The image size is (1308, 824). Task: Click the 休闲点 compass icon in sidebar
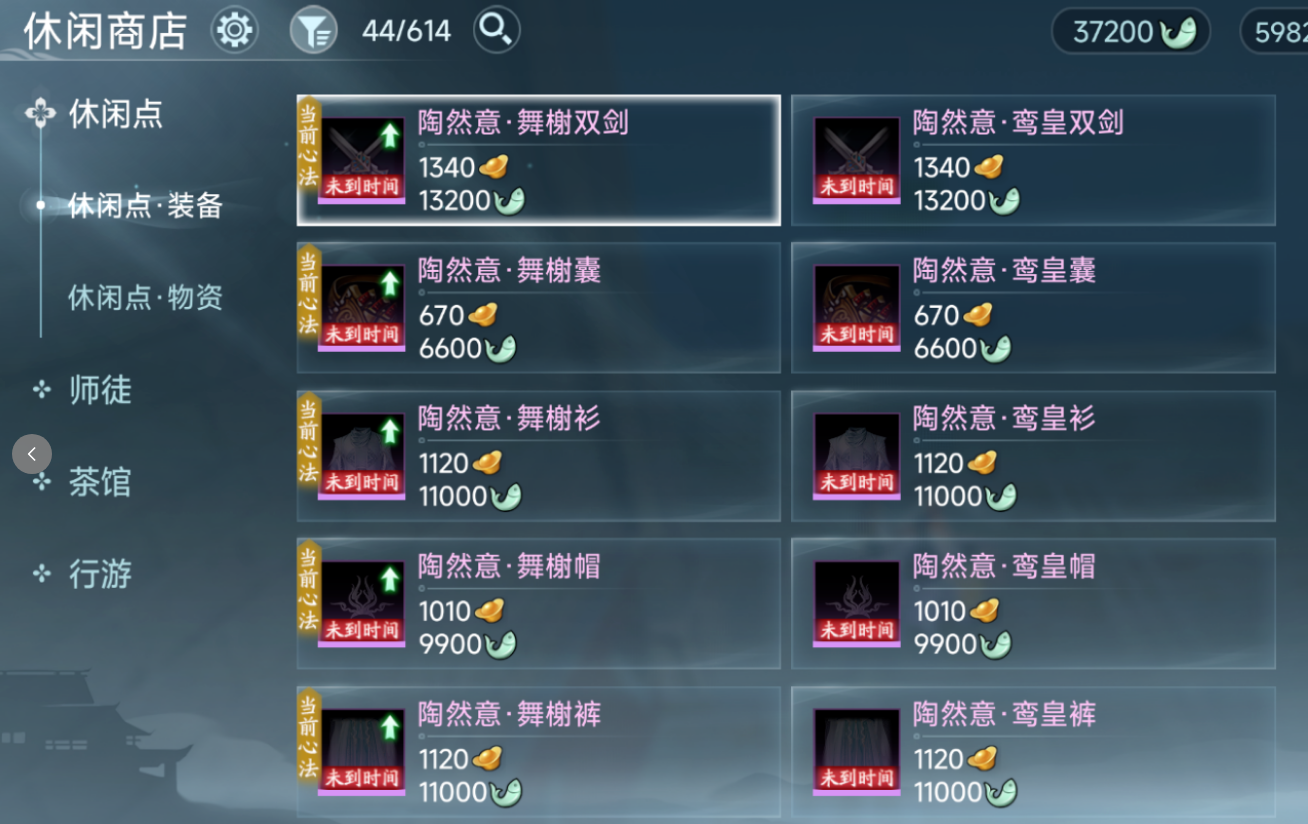40,114
